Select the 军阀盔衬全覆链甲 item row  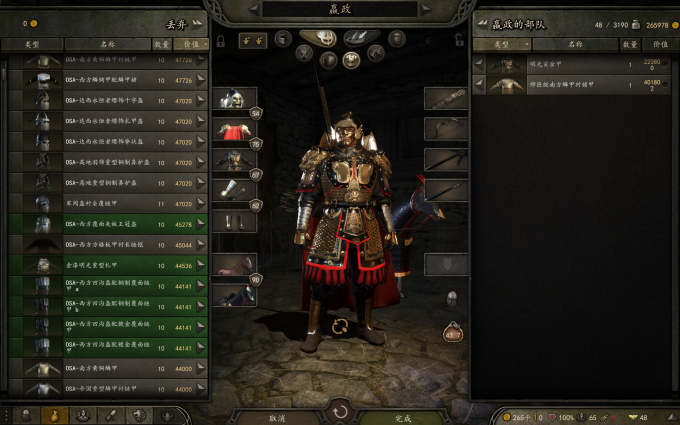pyautogui.click(x=105, y=203)
